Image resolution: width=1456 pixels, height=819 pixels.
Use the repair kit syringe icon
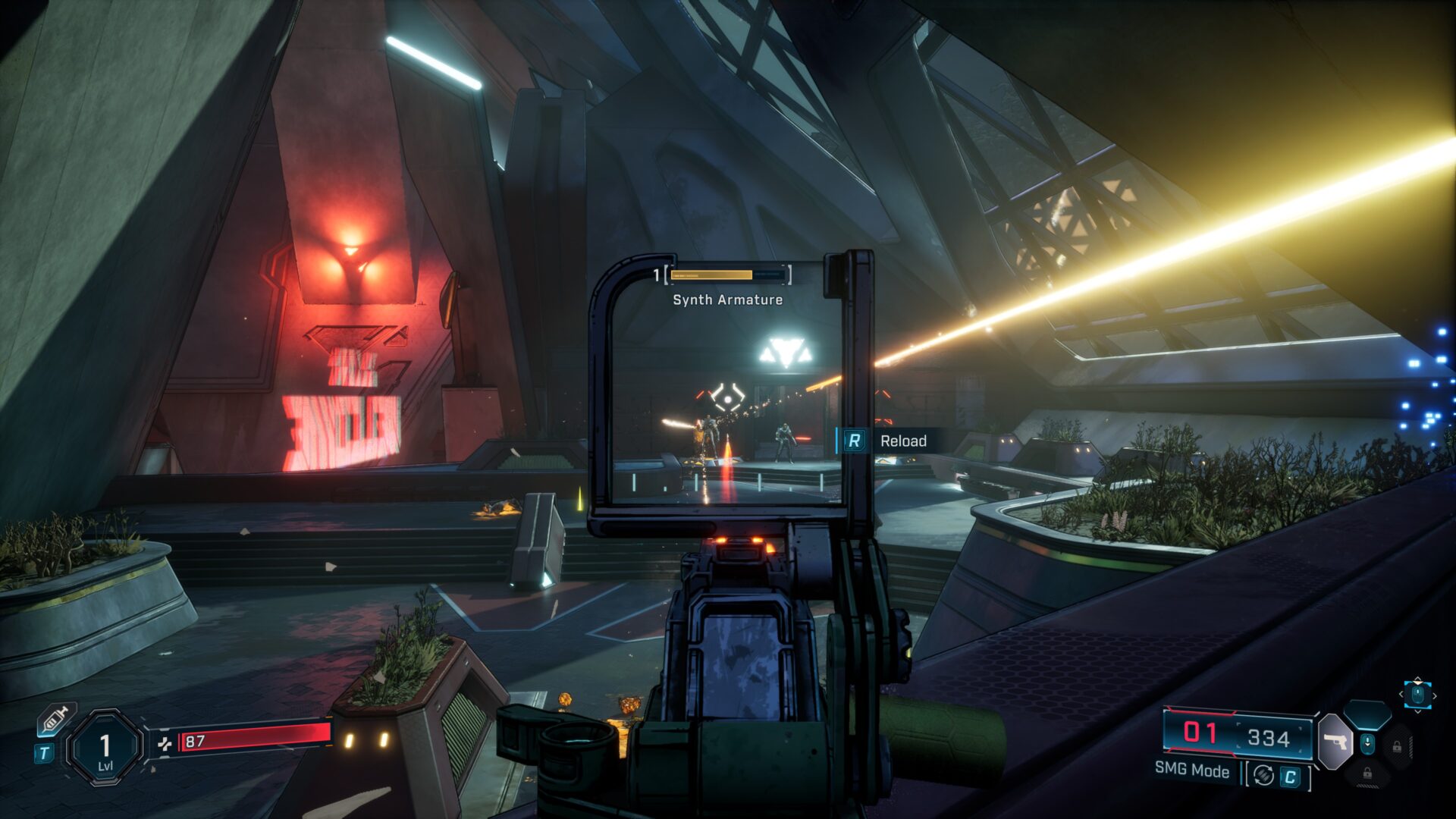(56, 719)
